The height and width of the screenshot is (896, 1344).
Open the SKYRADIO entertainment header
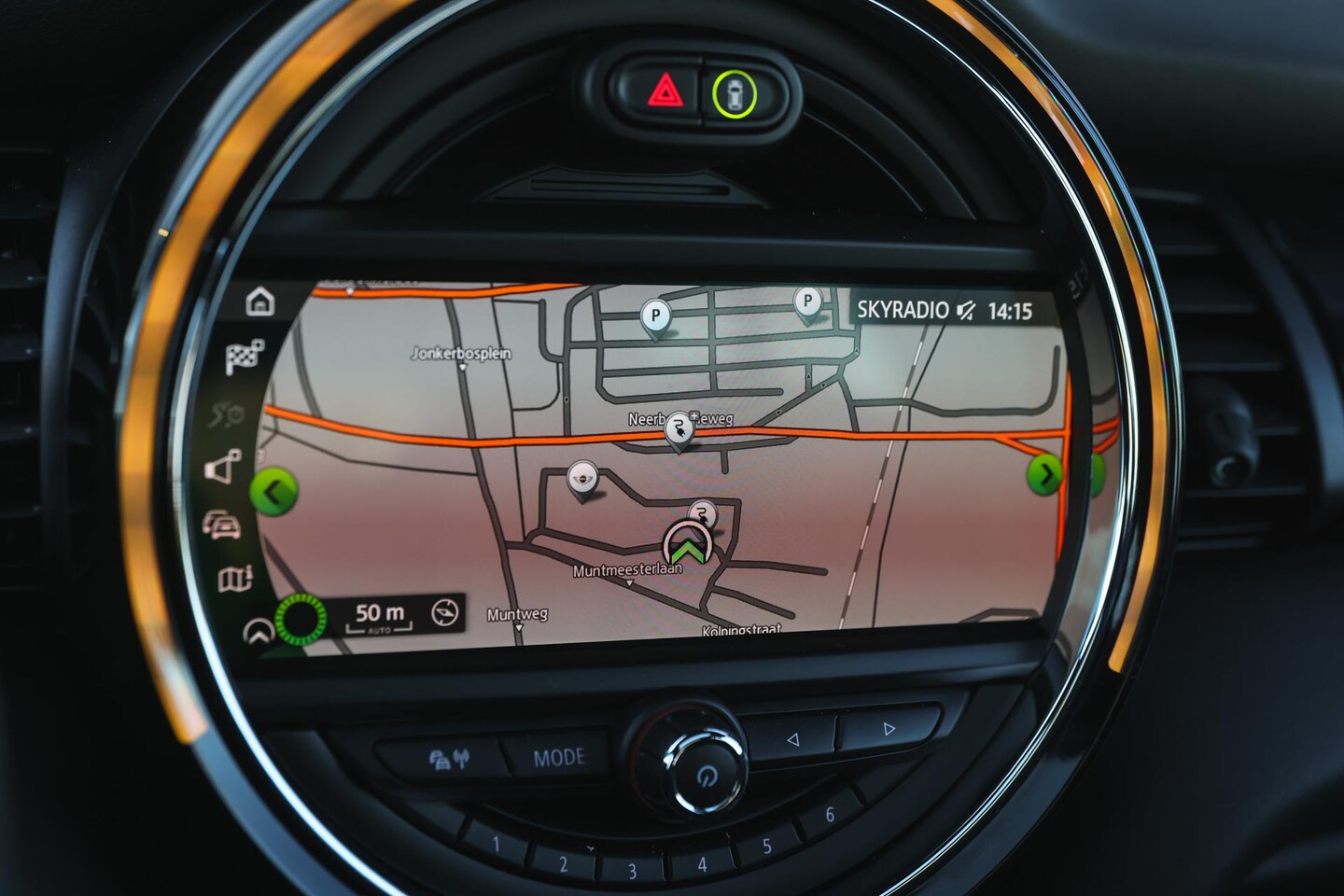903,311
